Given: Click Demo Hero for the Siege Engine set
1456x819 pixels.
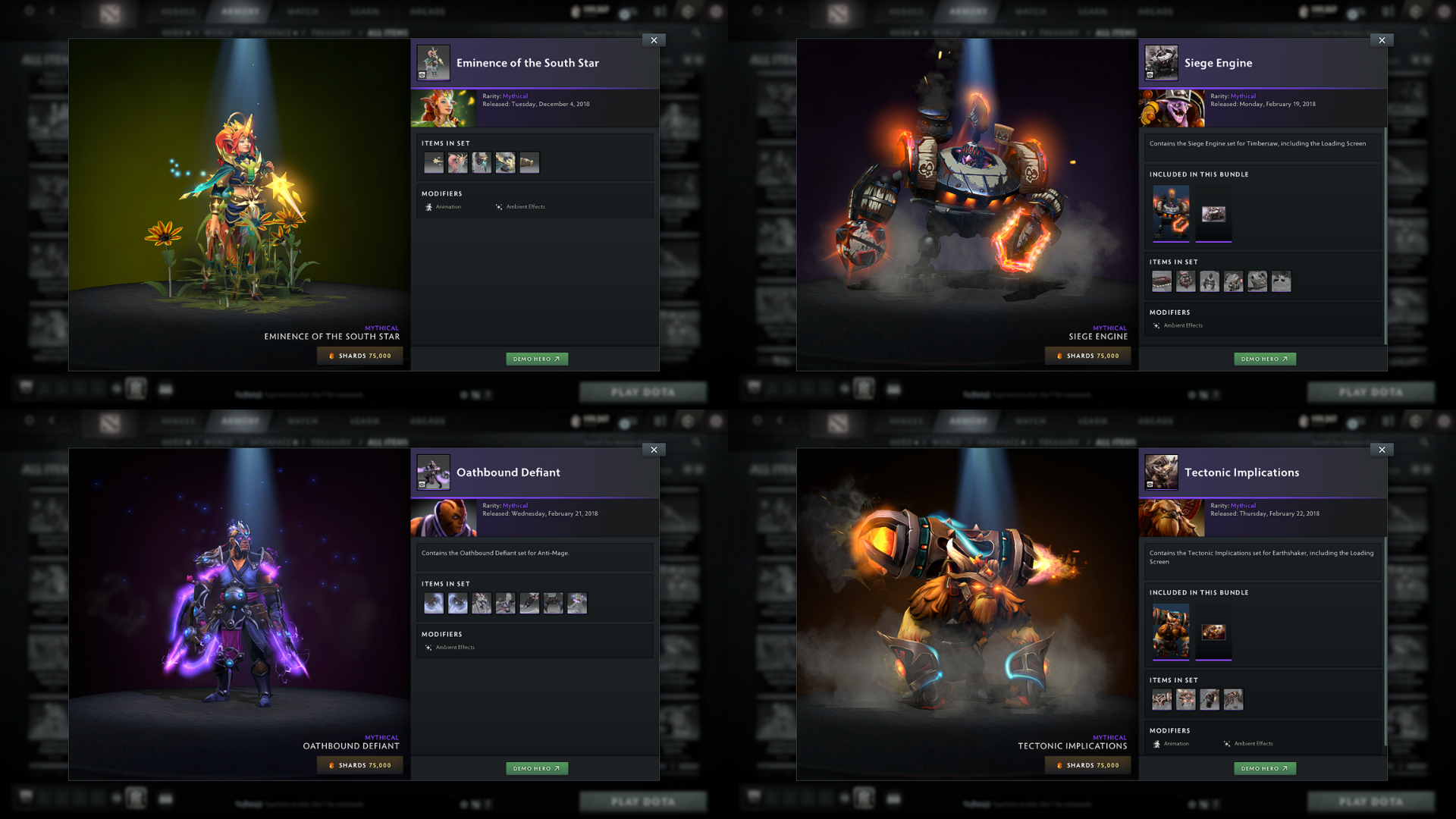Looking at the screenshot, I should tap(1264, 359).
